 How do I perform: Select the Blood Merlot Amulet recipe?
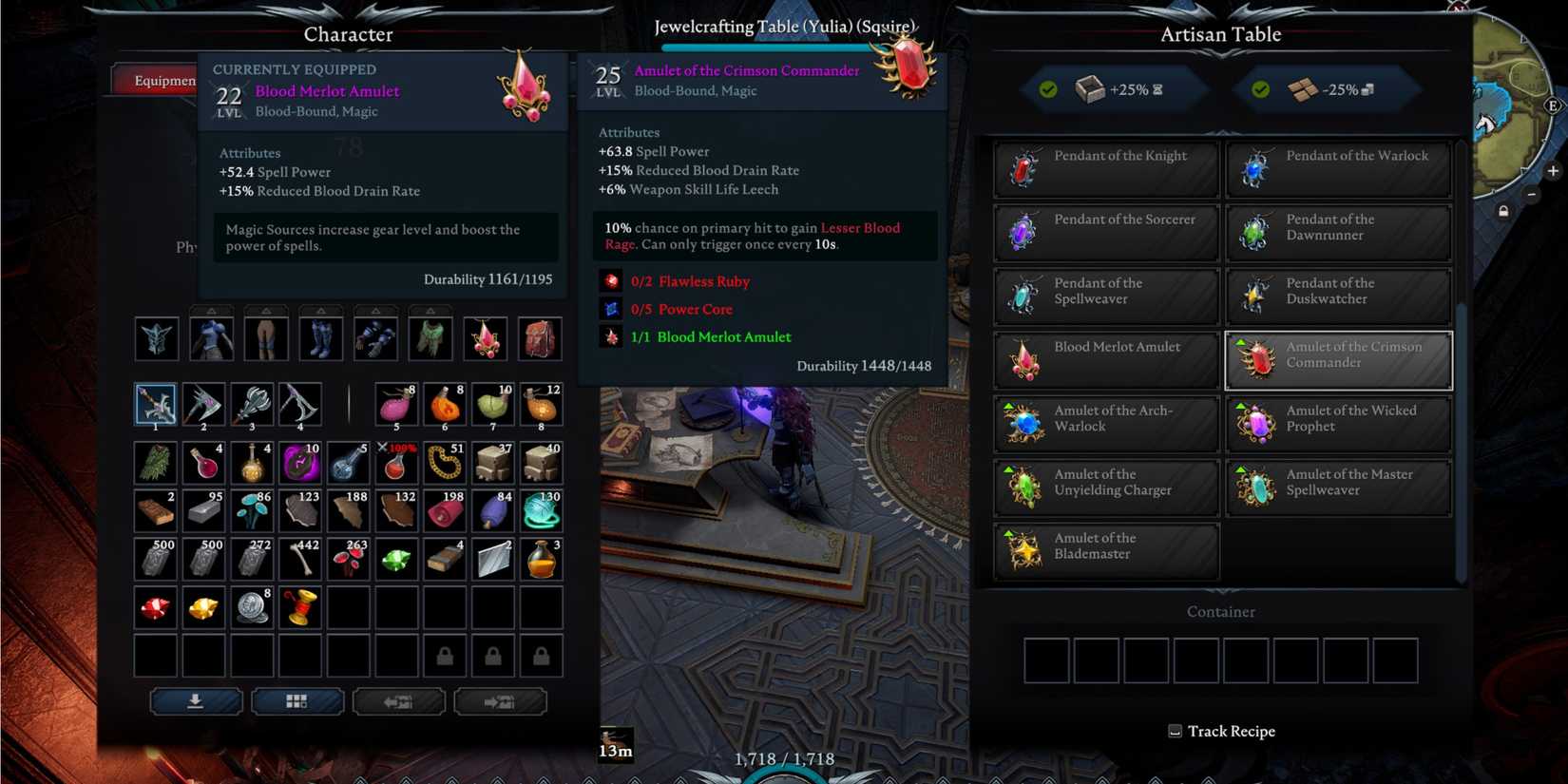(1105, 359)
